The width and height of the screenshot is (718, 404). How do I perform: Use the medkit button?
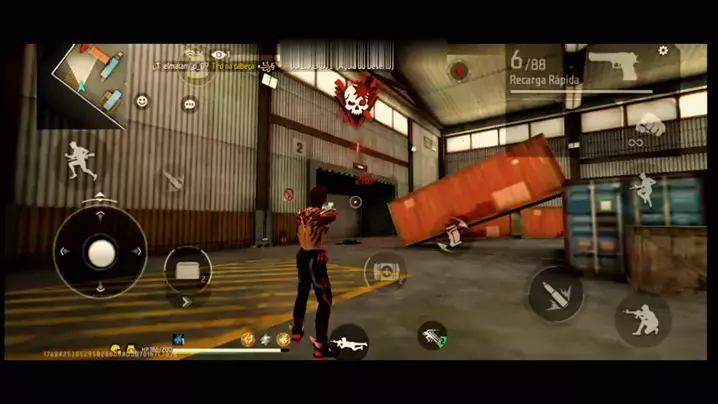[x=385, y=272]
